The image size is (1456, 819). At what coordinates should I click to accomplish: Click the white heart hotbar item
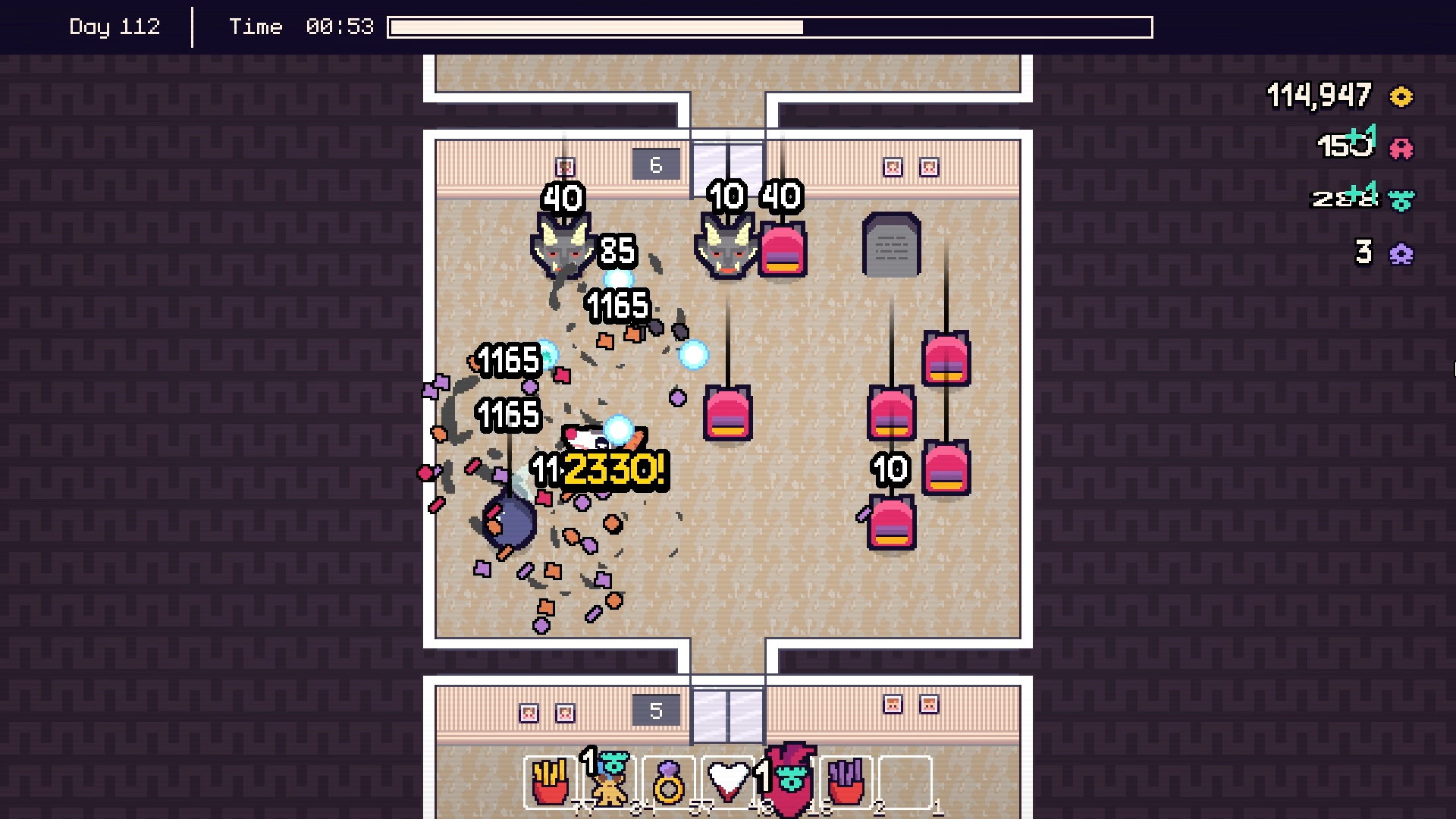[x=728, y=781]
